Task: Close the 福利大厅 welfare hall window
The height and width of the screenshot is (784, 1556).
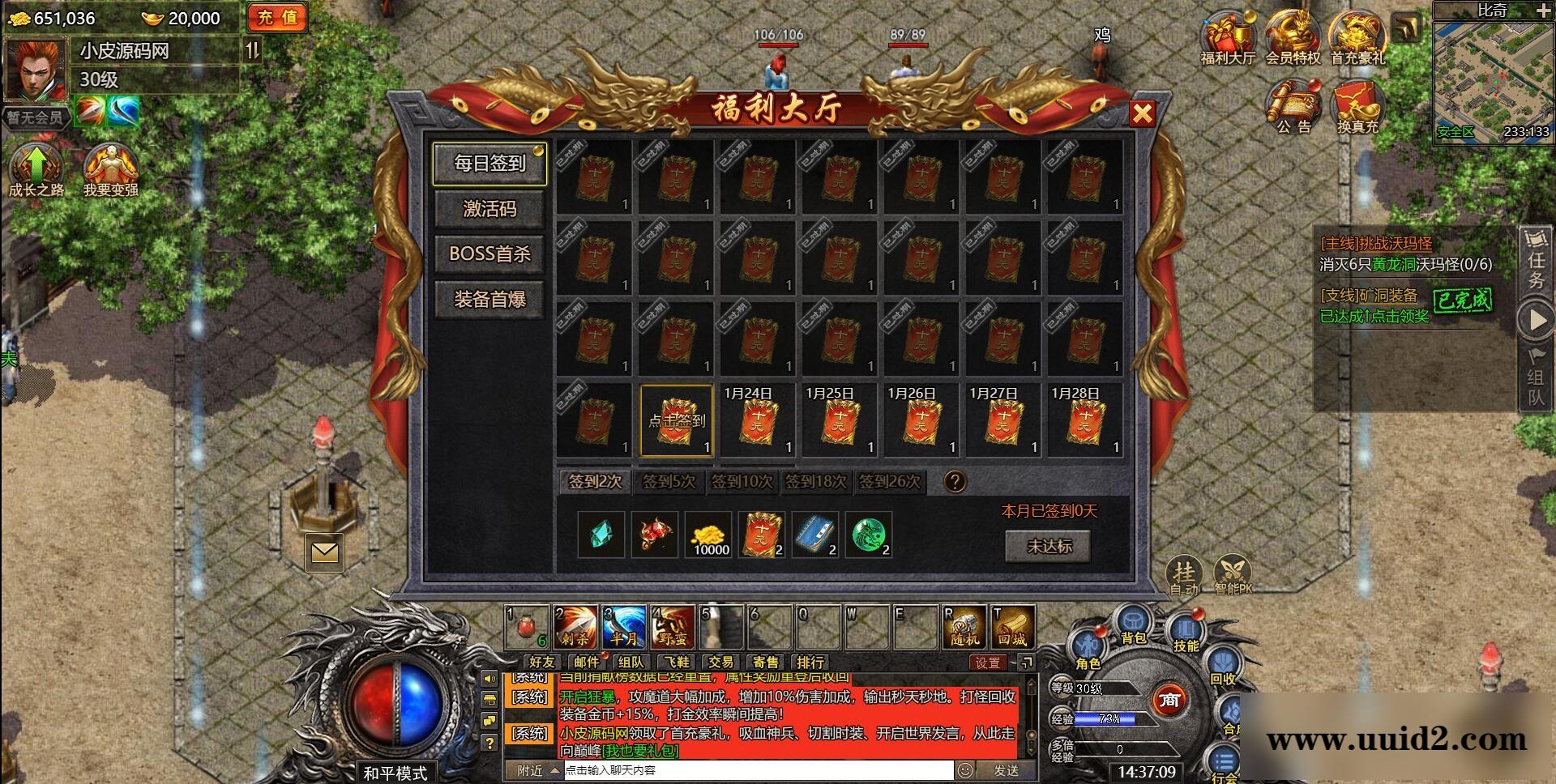Action: (1142, 113)
